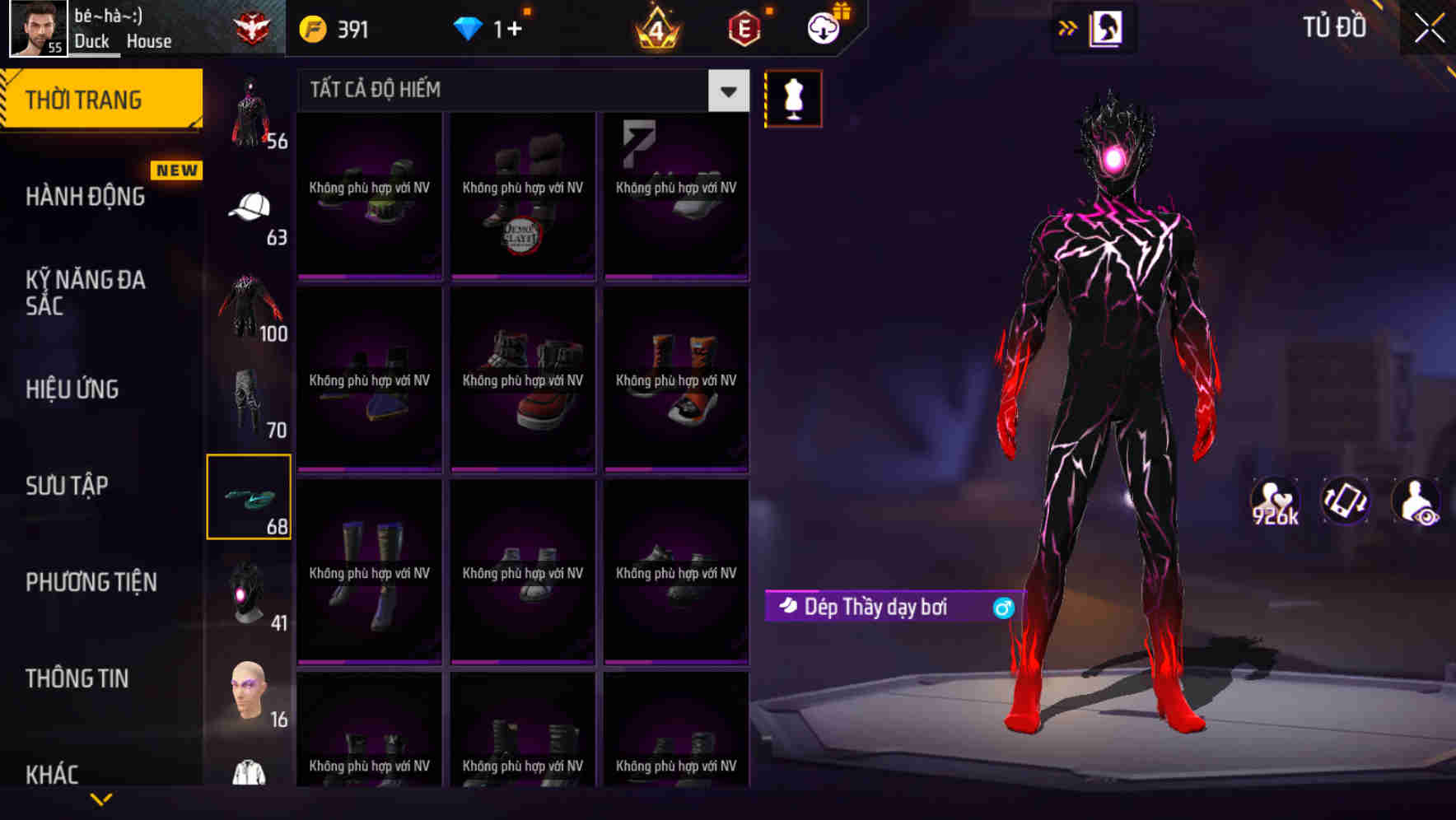Viewport: 1456px width, 820px height.
Task: Click the 926k popularity icon
Action: (x=1273, y=501)
